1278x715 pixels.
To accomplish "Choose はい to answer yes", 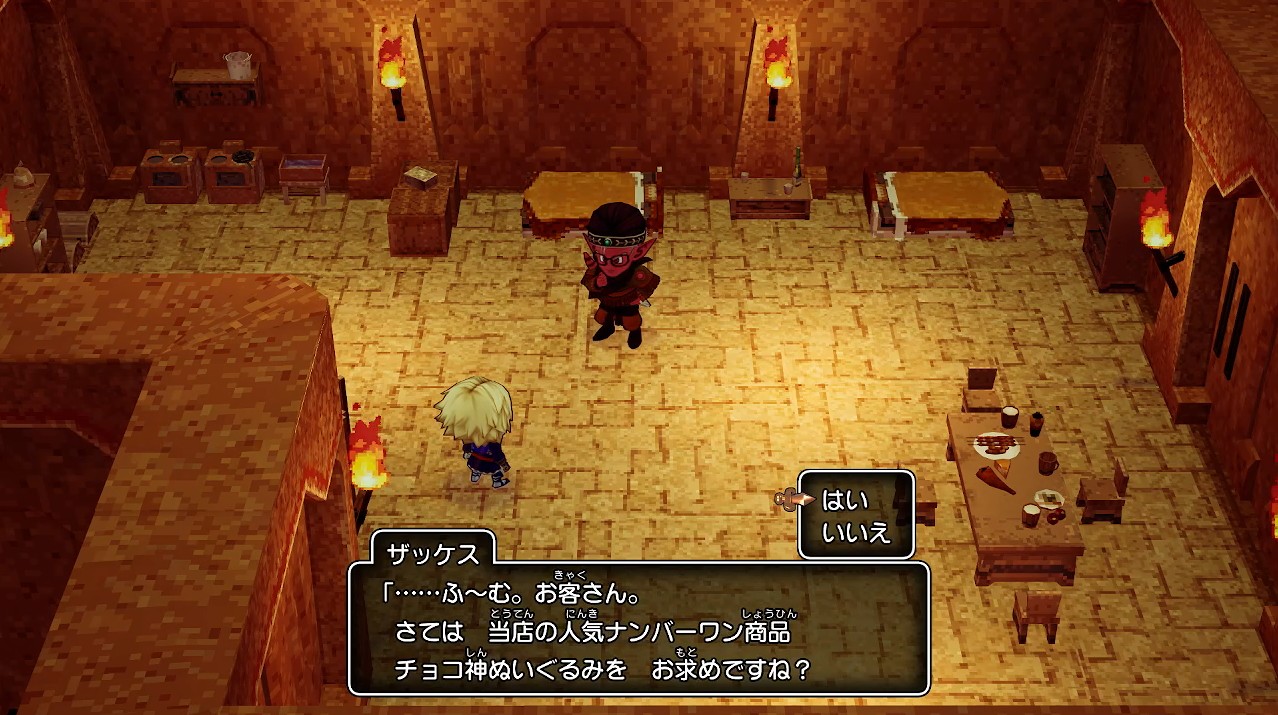I will [845, 500].
